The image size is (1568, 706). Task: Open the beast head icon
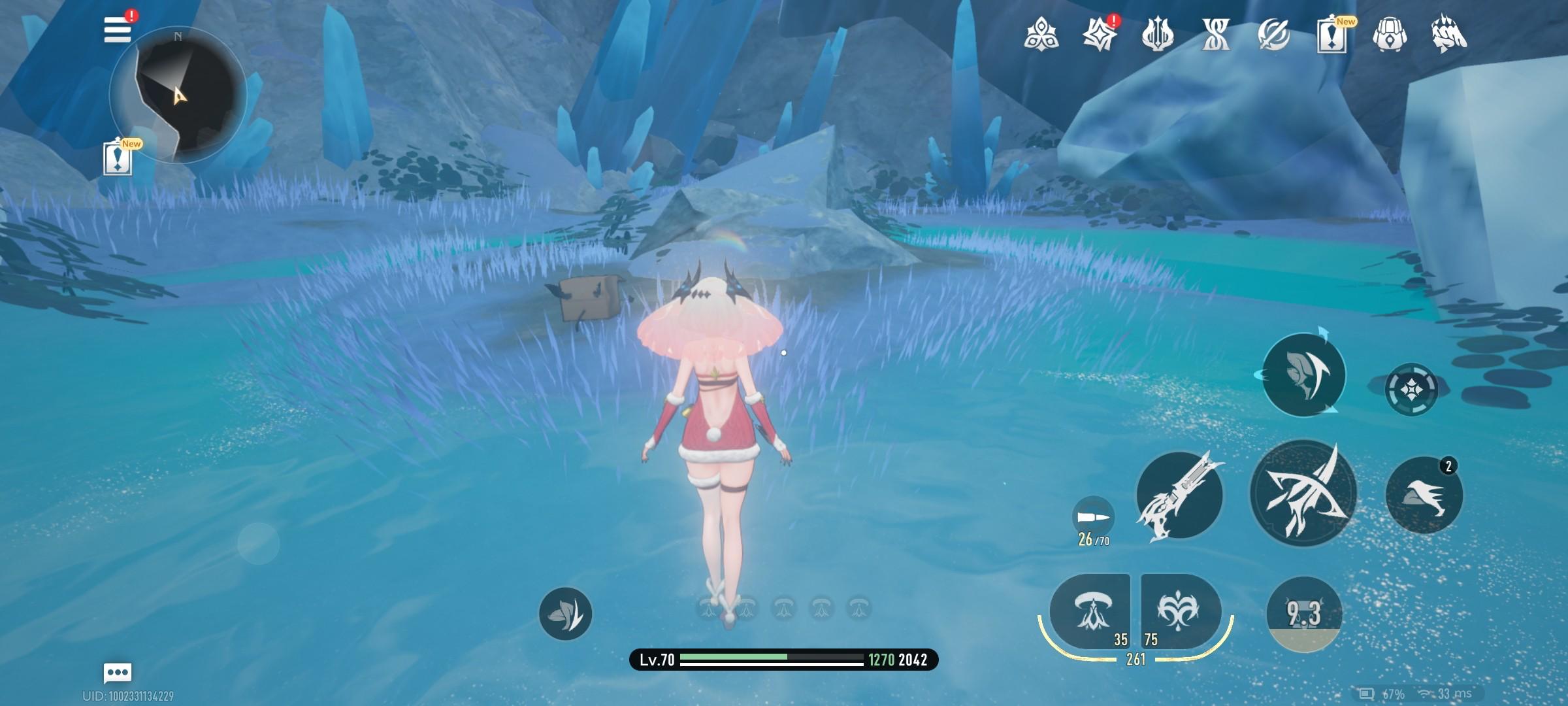coord(1448,34)
